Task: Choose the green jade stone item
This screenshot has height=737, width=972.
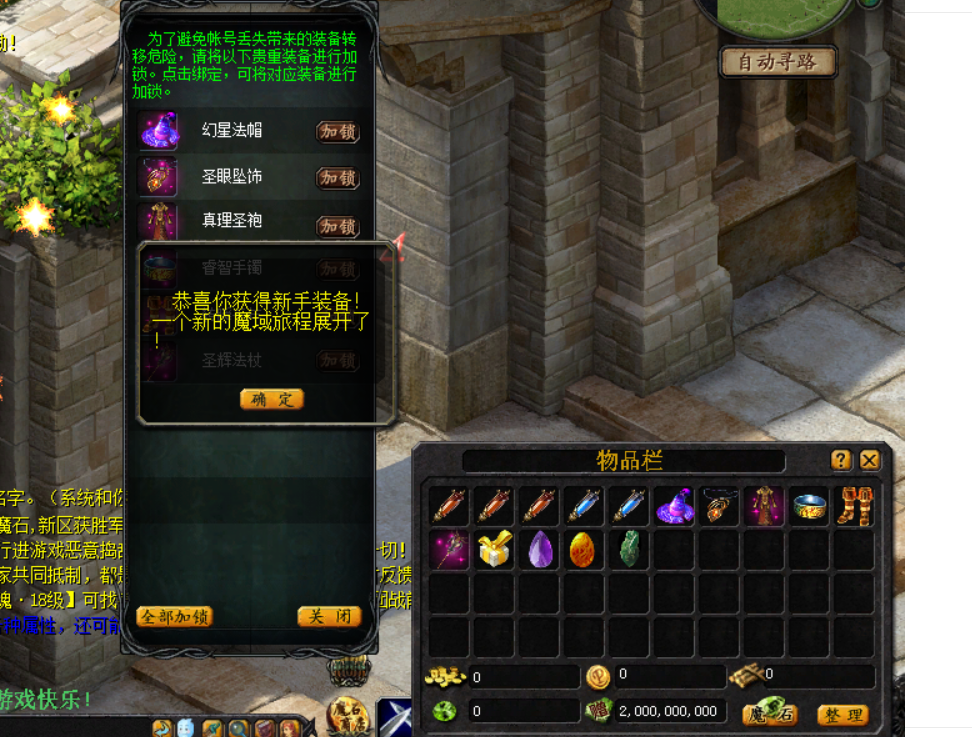Action: pyautogui.click(x=629, y=549)
